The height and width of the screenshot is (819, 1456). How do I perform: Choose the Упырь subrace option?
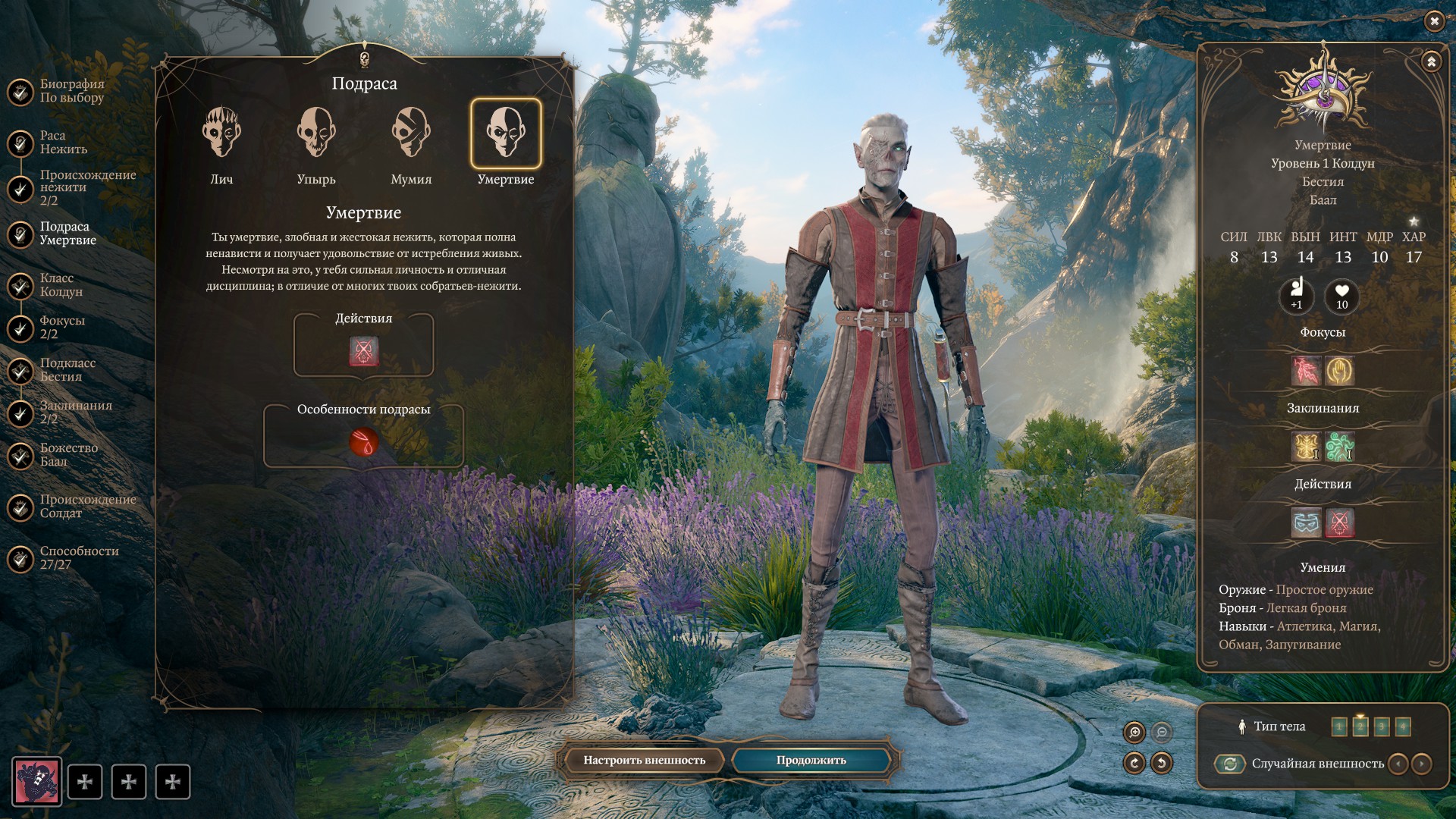316,134
